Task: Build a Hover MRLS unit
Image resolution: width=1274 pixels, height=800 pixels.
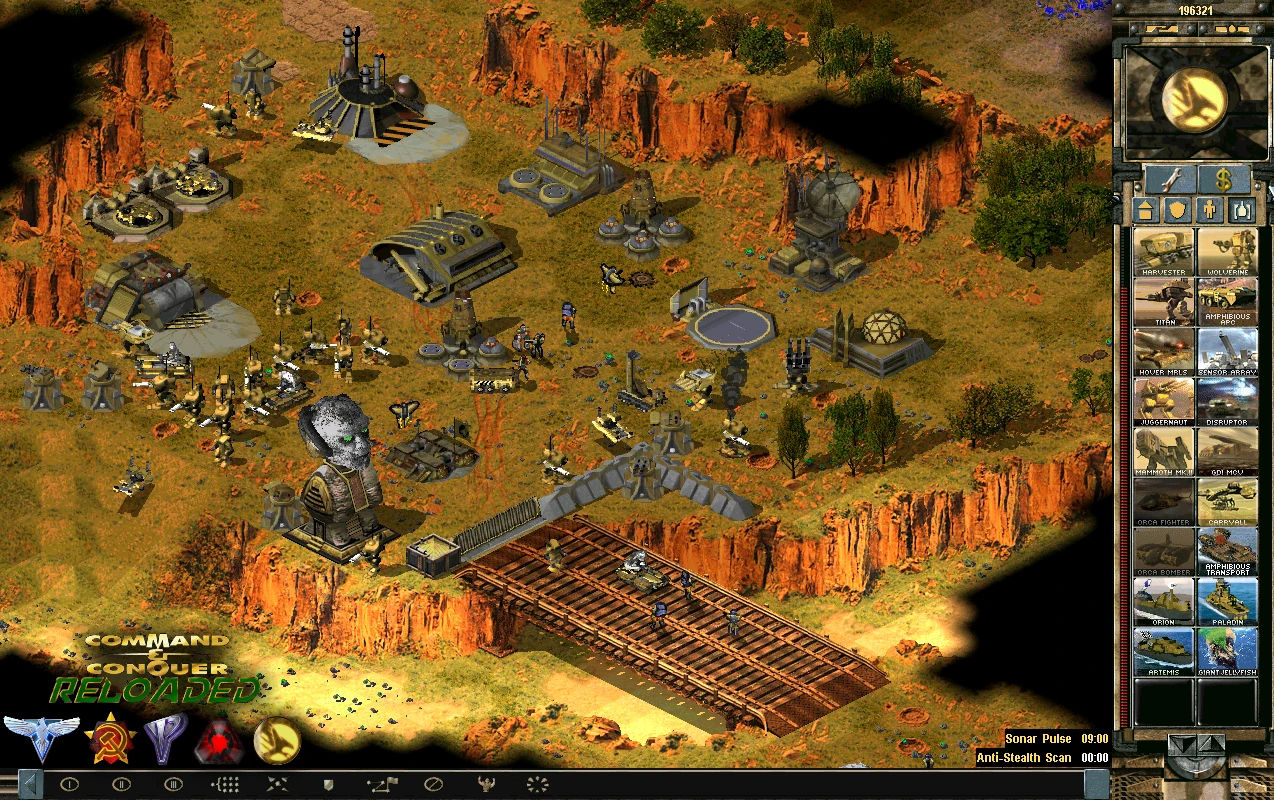Action: click(x=1164, y=352)
